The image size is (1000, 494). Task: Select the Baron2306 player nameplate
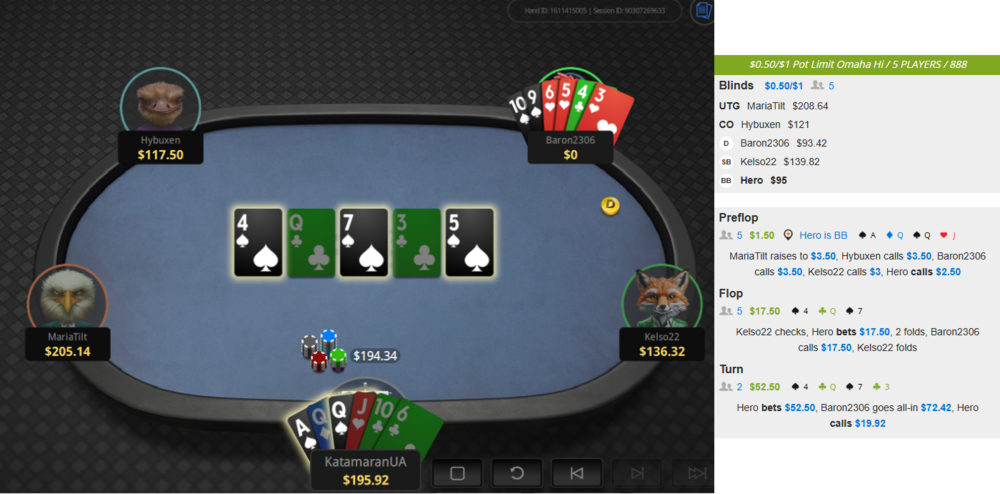pos(570,147)
